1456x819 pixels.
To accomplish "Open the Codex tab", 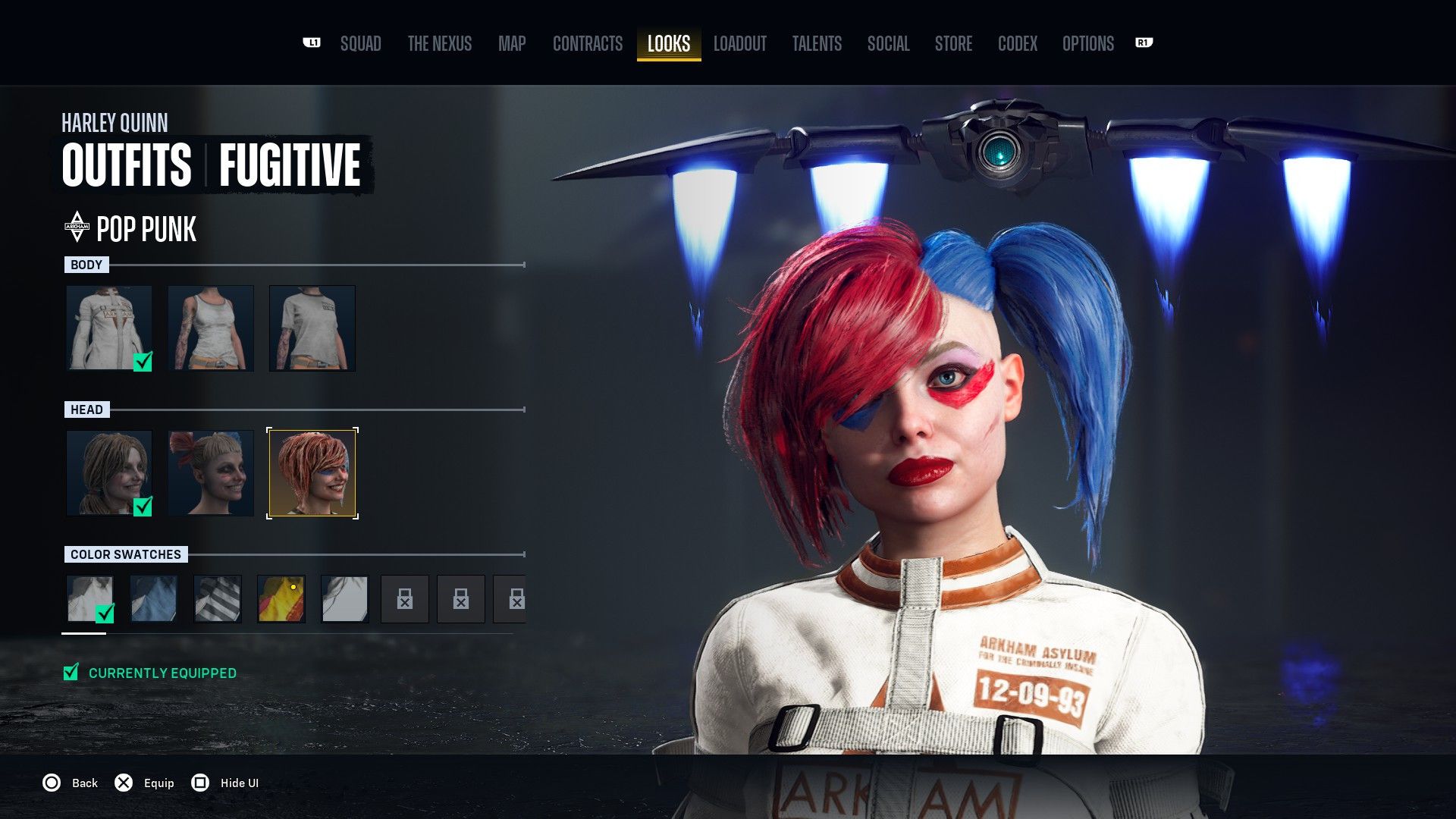I will click(1017, 44).
